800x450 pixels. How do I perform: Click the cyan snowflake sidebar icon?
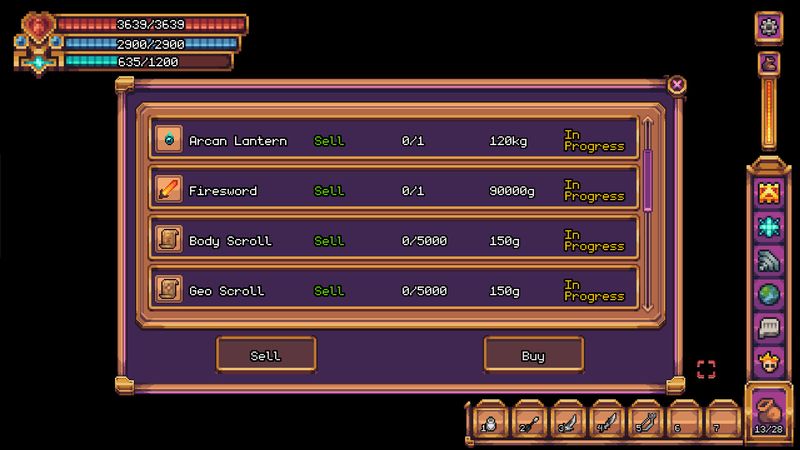[x=769, y=226]
